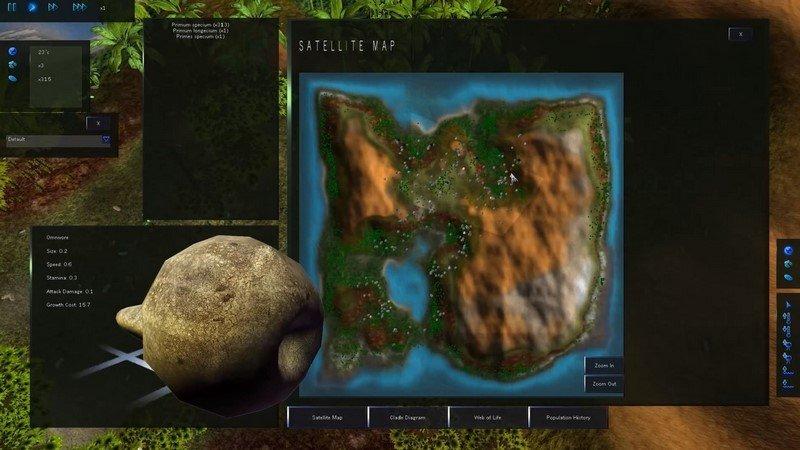View the Population History tab
The image size is (800, 450).
pyautogui.click(x=567, y=416)
